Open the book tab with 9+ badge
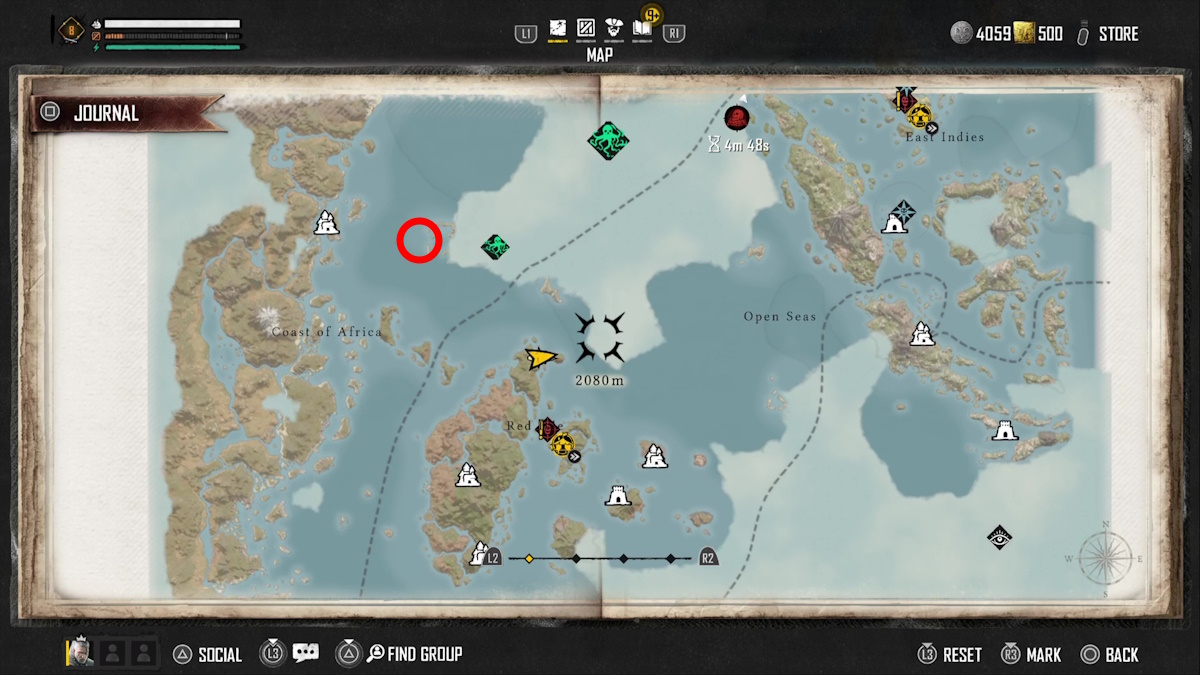The image size is (1200, 675). tap(642, 30)
